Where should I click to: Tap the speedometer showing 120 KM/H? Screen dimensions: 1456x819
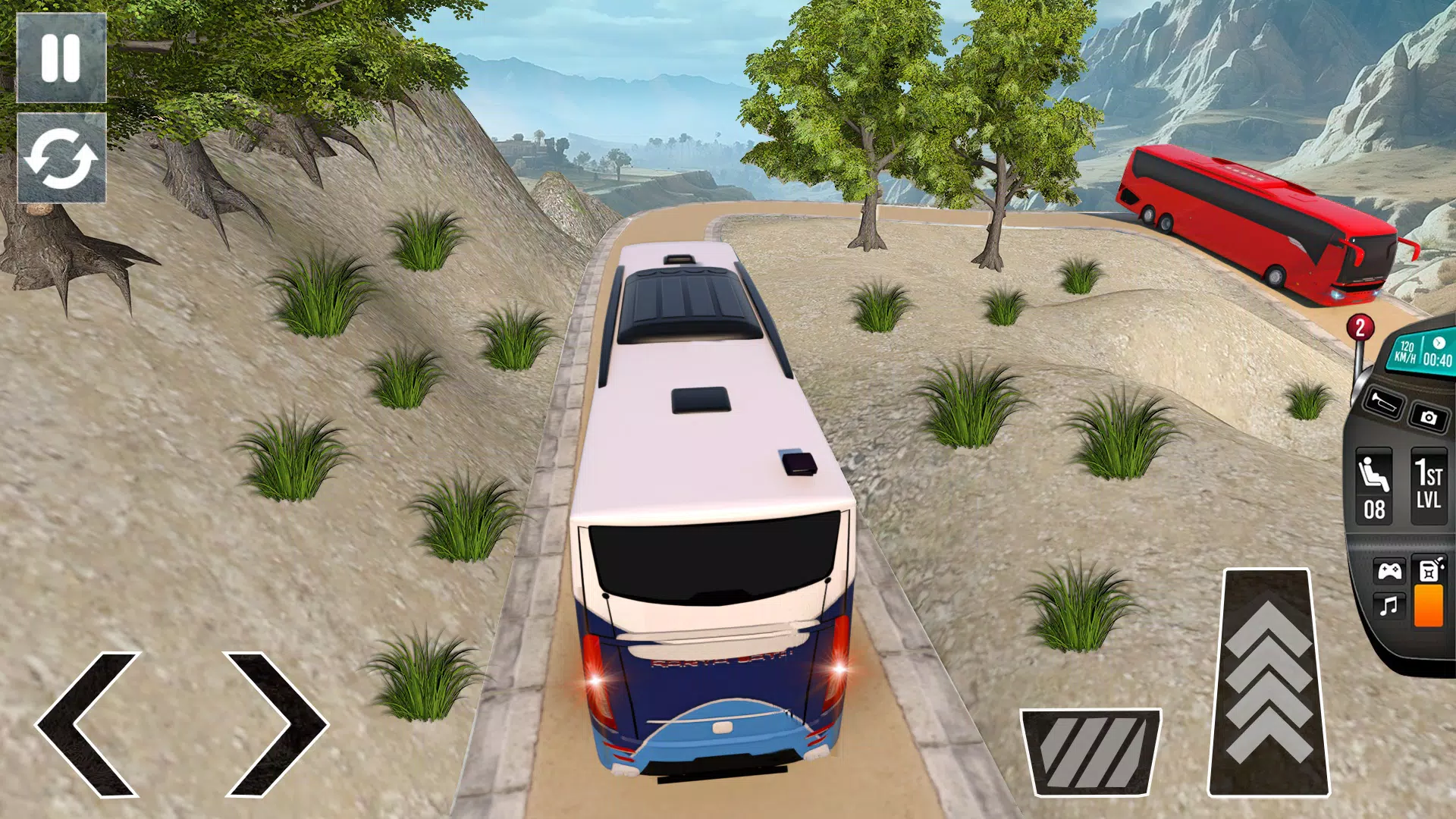(1405, 352)
